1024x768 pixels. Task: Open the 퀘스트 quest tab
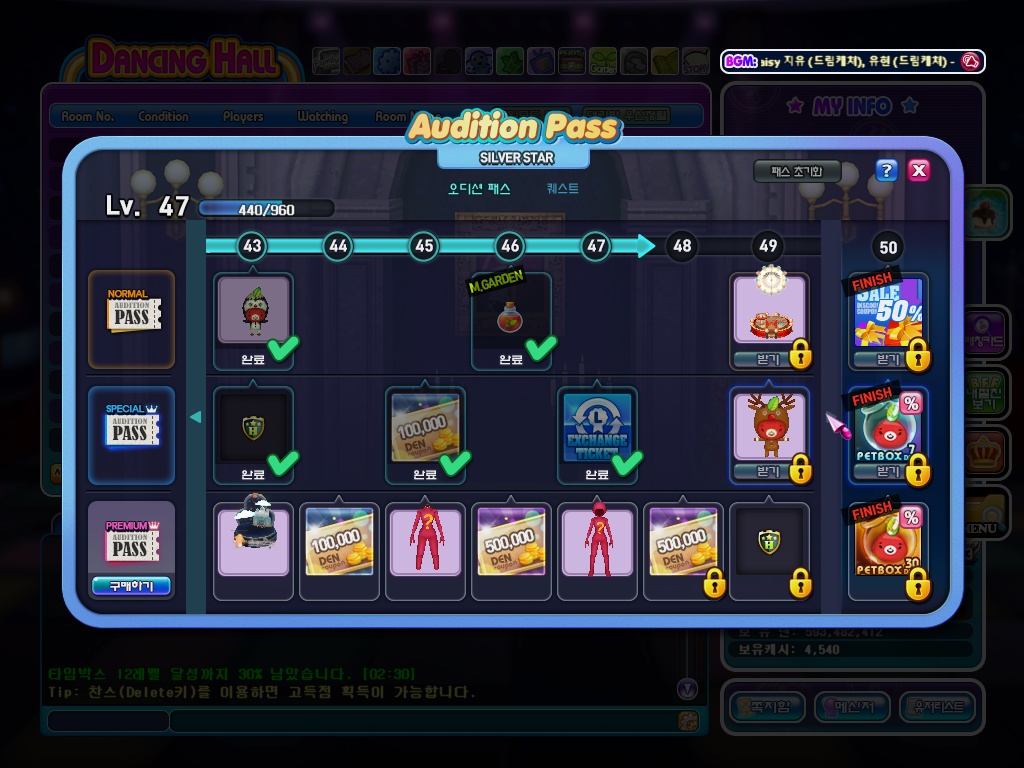[562, 188]
